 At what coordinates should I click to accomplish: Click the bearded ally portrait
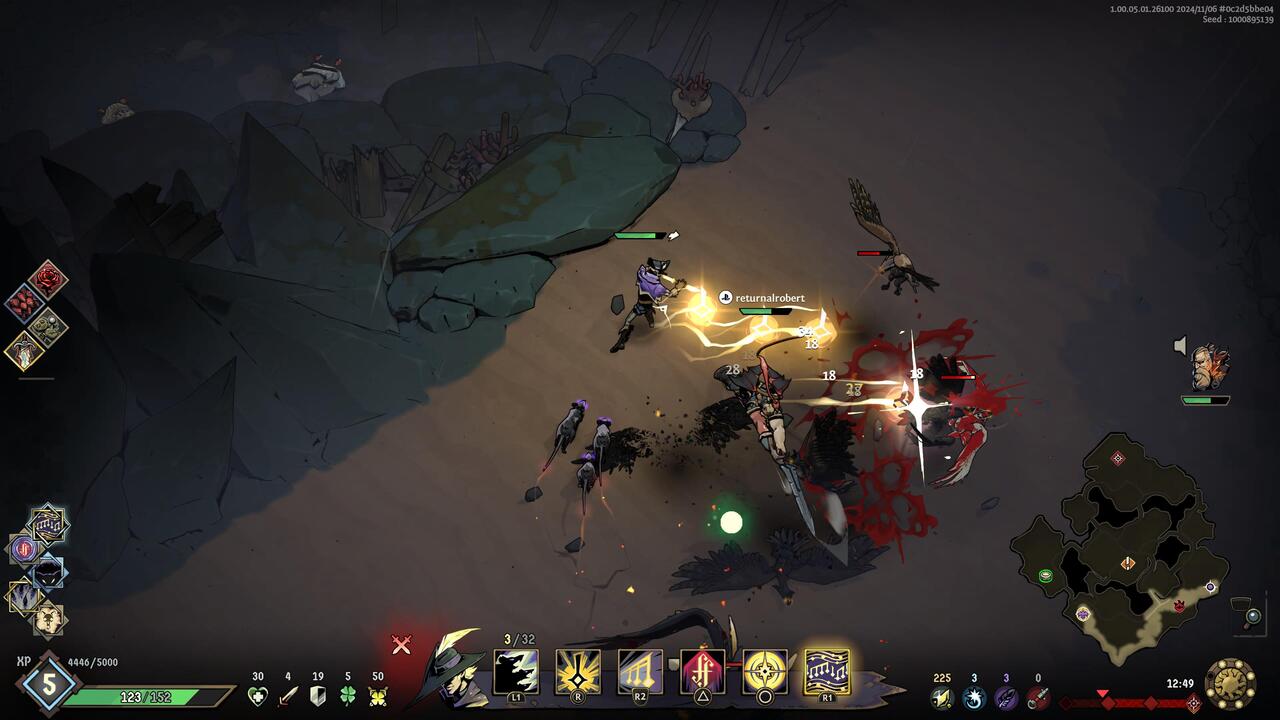(1208, 367)
